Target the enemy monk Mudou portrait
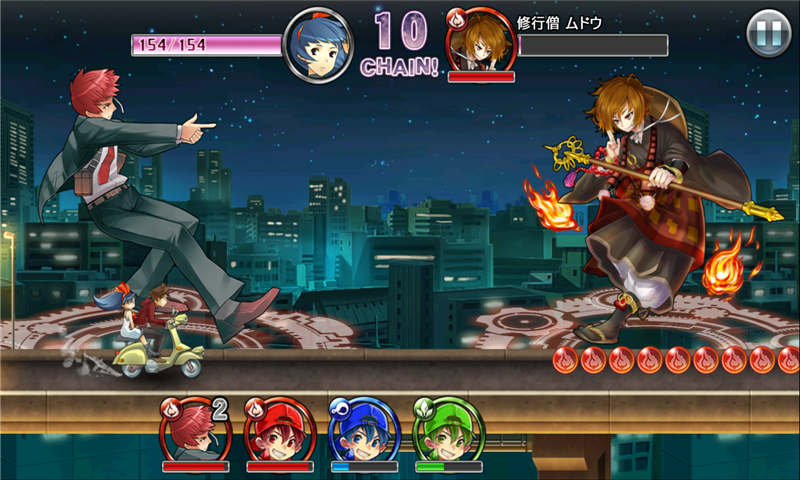This screenshot has height=480, width=800. point(480,42)
